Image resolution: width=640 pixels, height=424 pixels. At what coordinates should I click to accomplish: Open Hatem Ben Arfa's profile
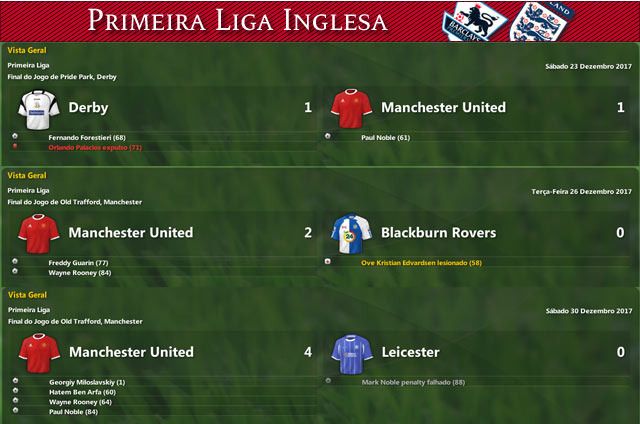82,392
